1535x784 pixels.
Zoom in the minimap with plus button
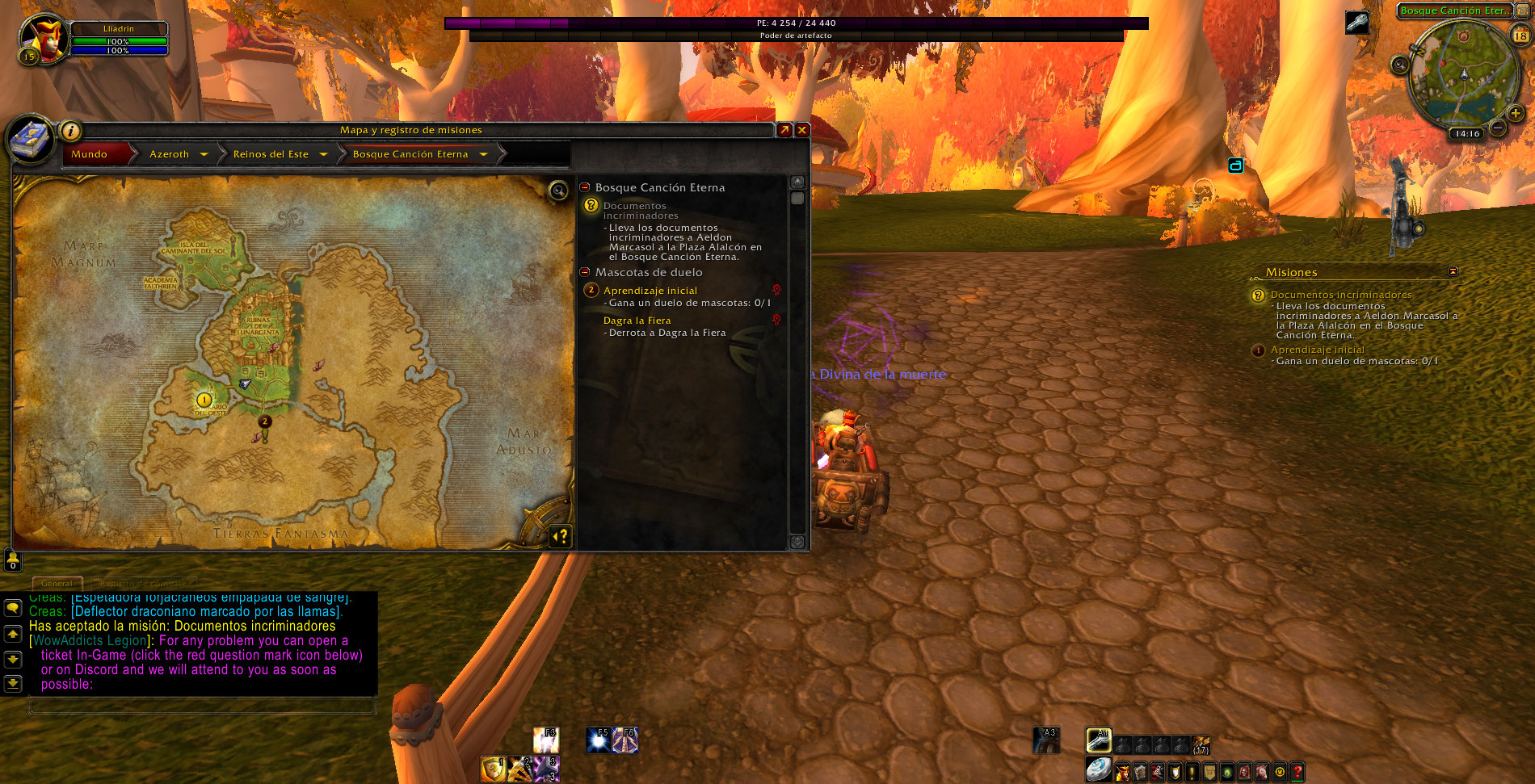point(1516,114)
